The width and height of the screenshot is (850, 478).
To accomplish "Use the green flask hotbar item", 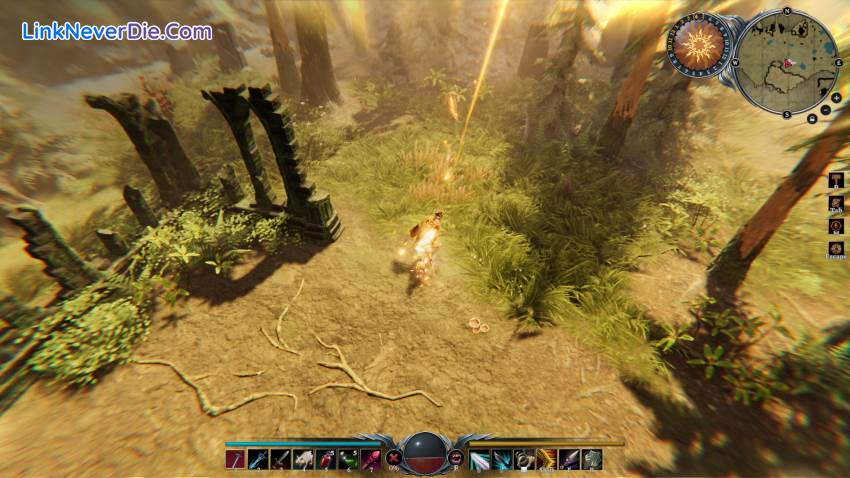I will pyautogui.click(x=347, y=460).
